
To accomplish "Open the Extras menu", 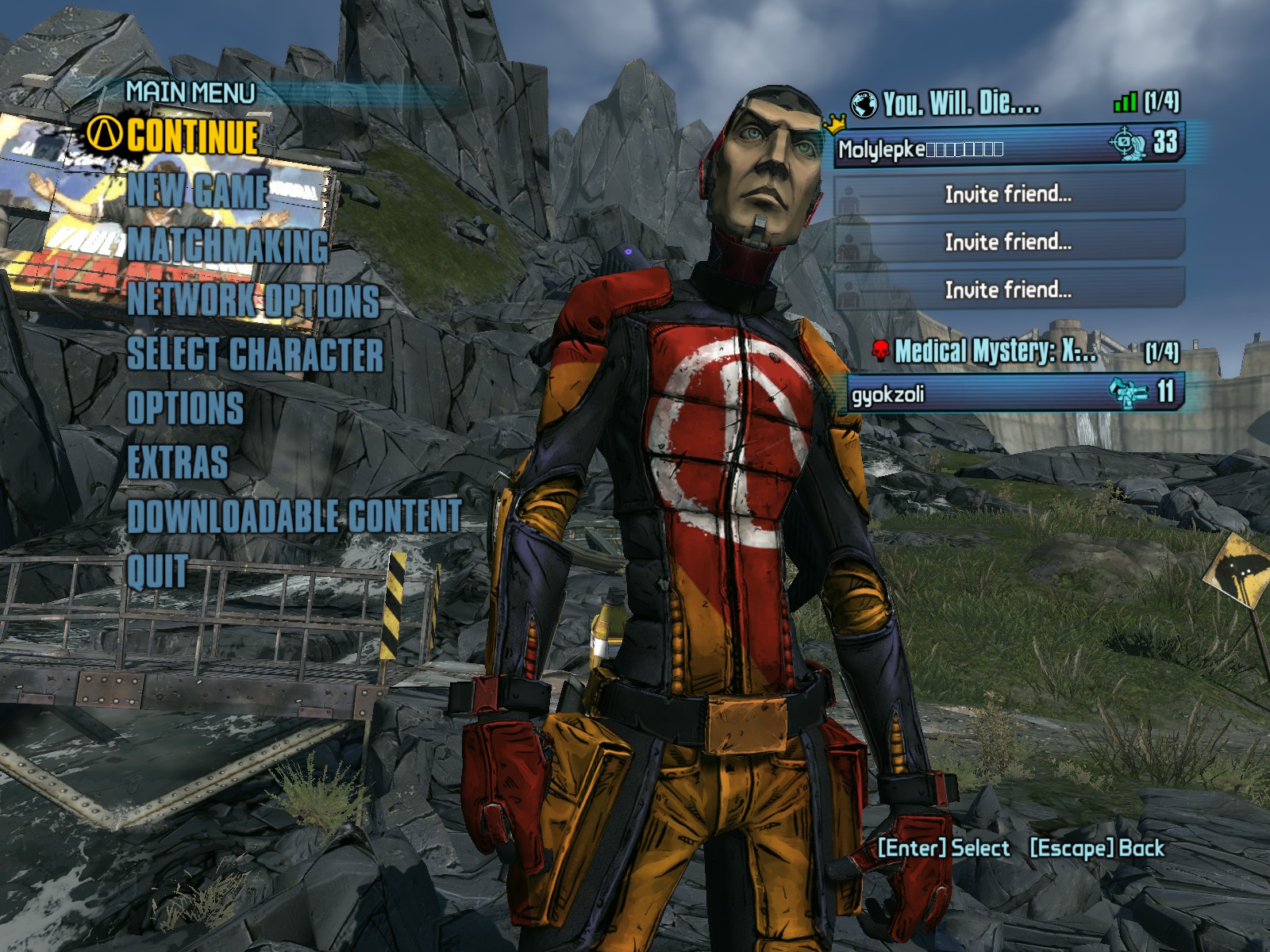I will [178, 463].
